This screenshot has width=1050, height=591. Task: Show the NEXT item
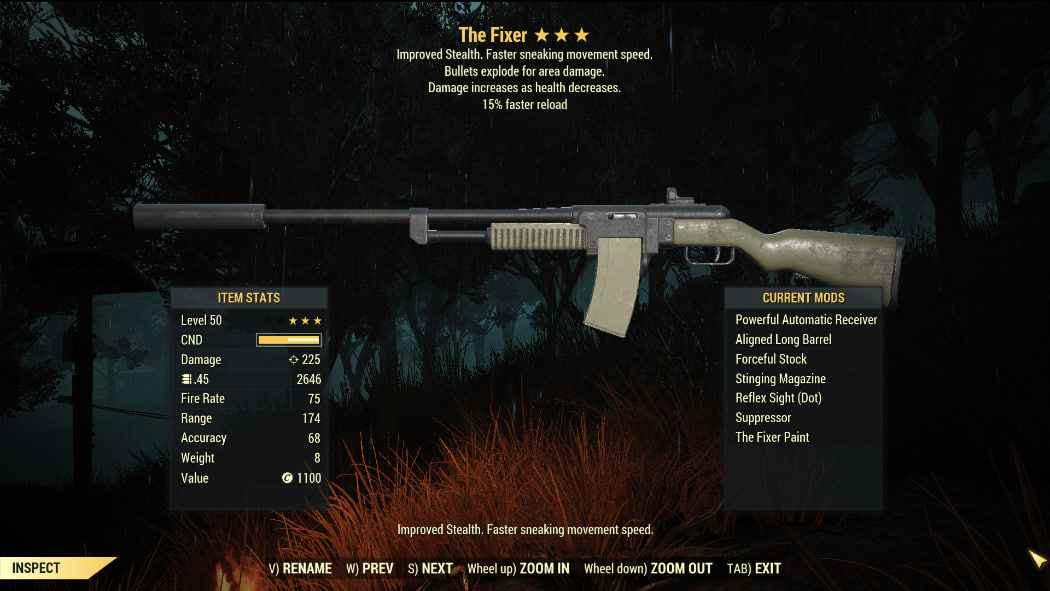click(431, 568)
